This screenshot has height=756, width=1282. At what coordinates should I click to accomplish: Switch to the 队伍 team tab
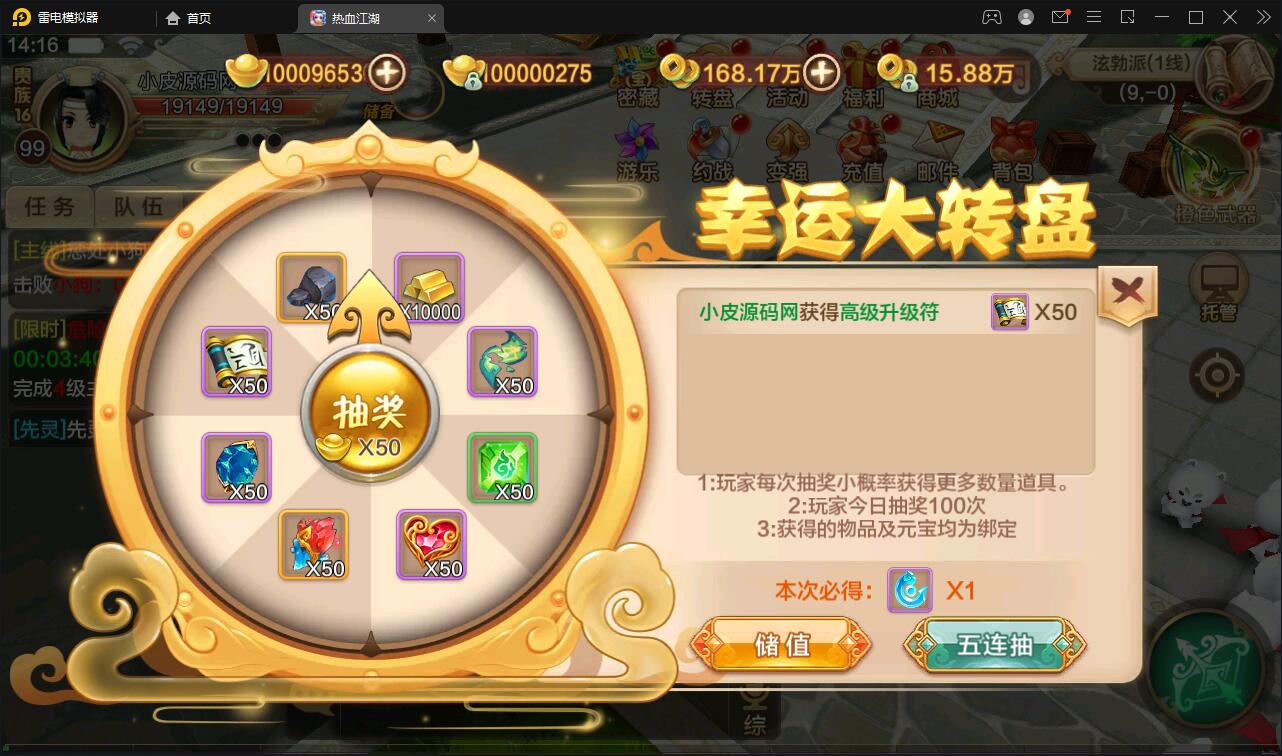tap(135, 207)
